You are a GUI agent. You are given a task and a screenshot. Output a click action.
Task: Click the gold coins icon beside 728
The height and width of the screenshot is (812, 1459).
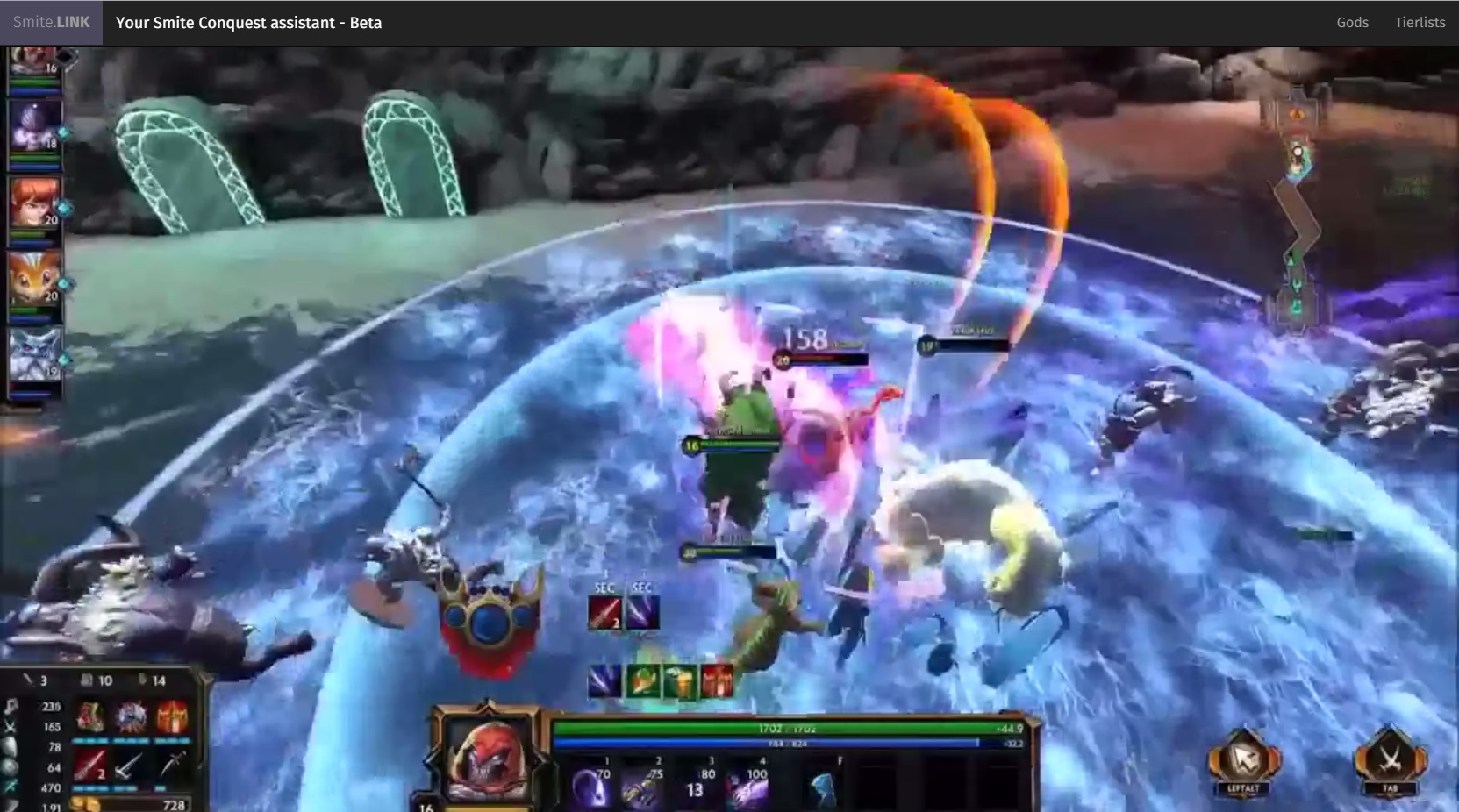pyautogui.click(x=84, y=803)
